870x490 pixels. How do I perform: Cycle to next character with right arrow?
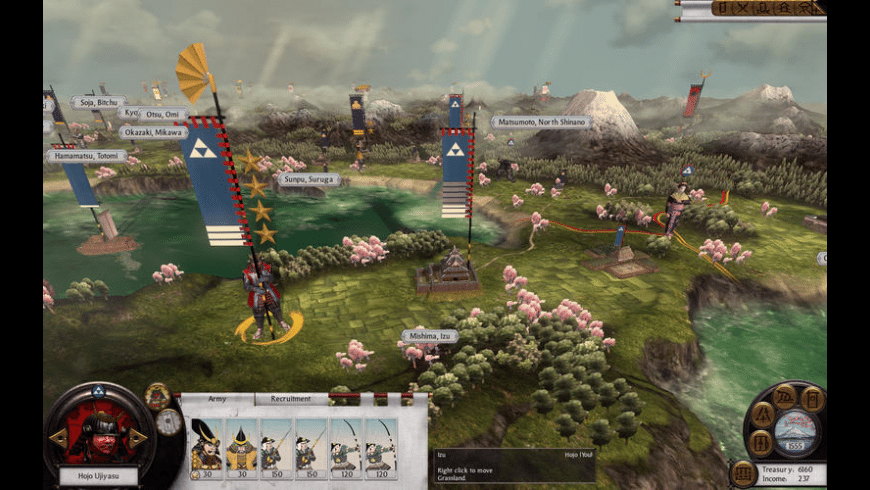(138, 439)
